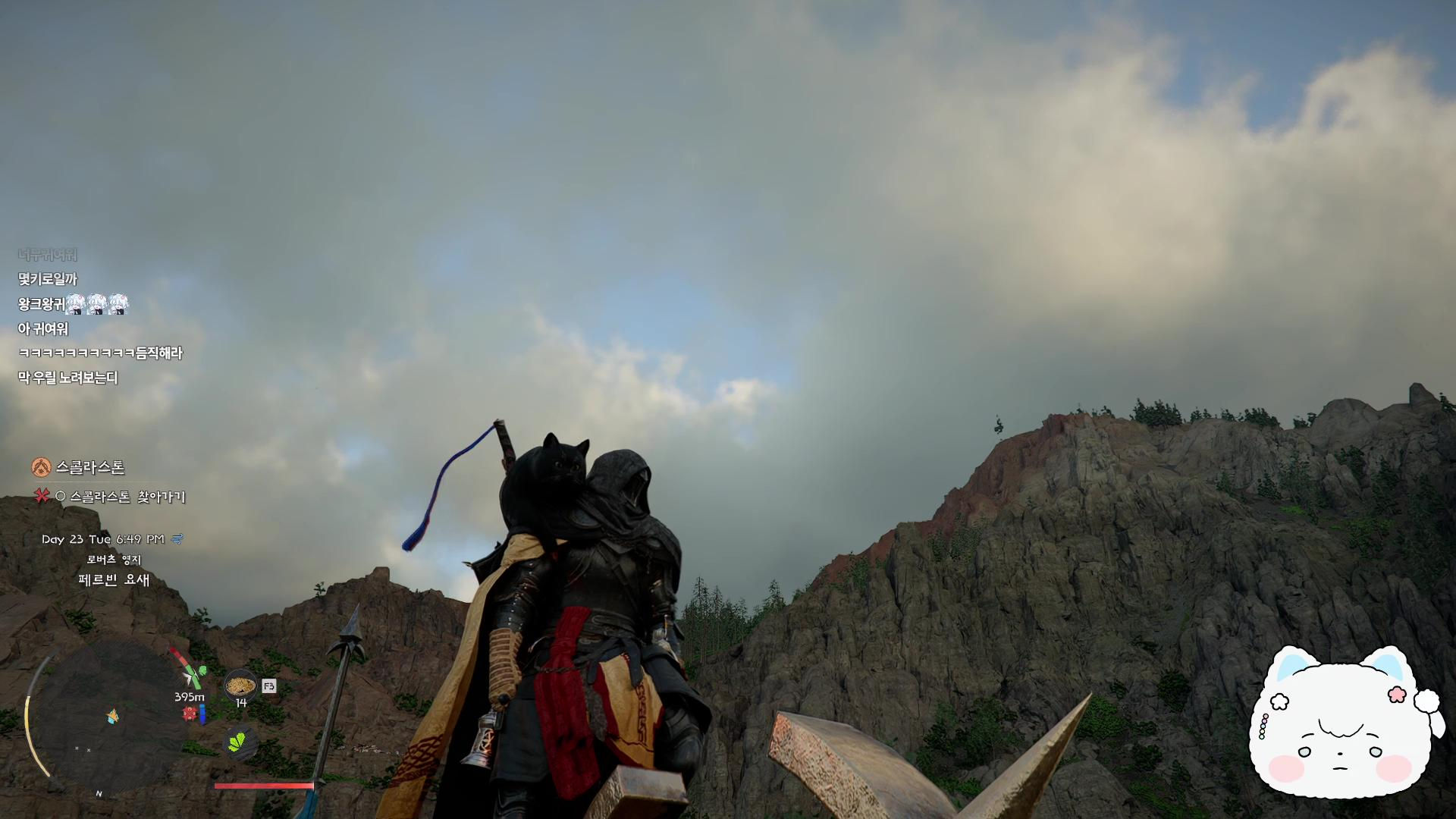Activate the green leaf skill icon
The height and width of the screenshot is (819, 1456).
coord(241,741)
